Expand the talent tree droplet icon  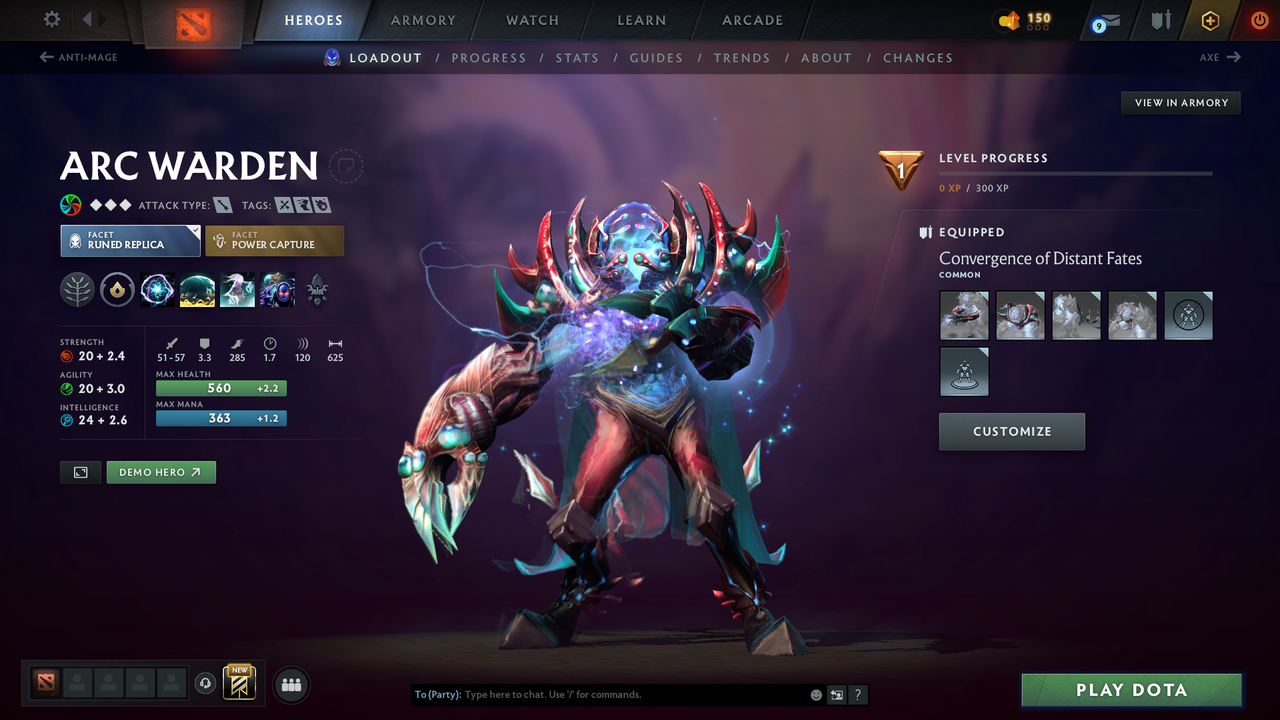[x=117, y=290]
